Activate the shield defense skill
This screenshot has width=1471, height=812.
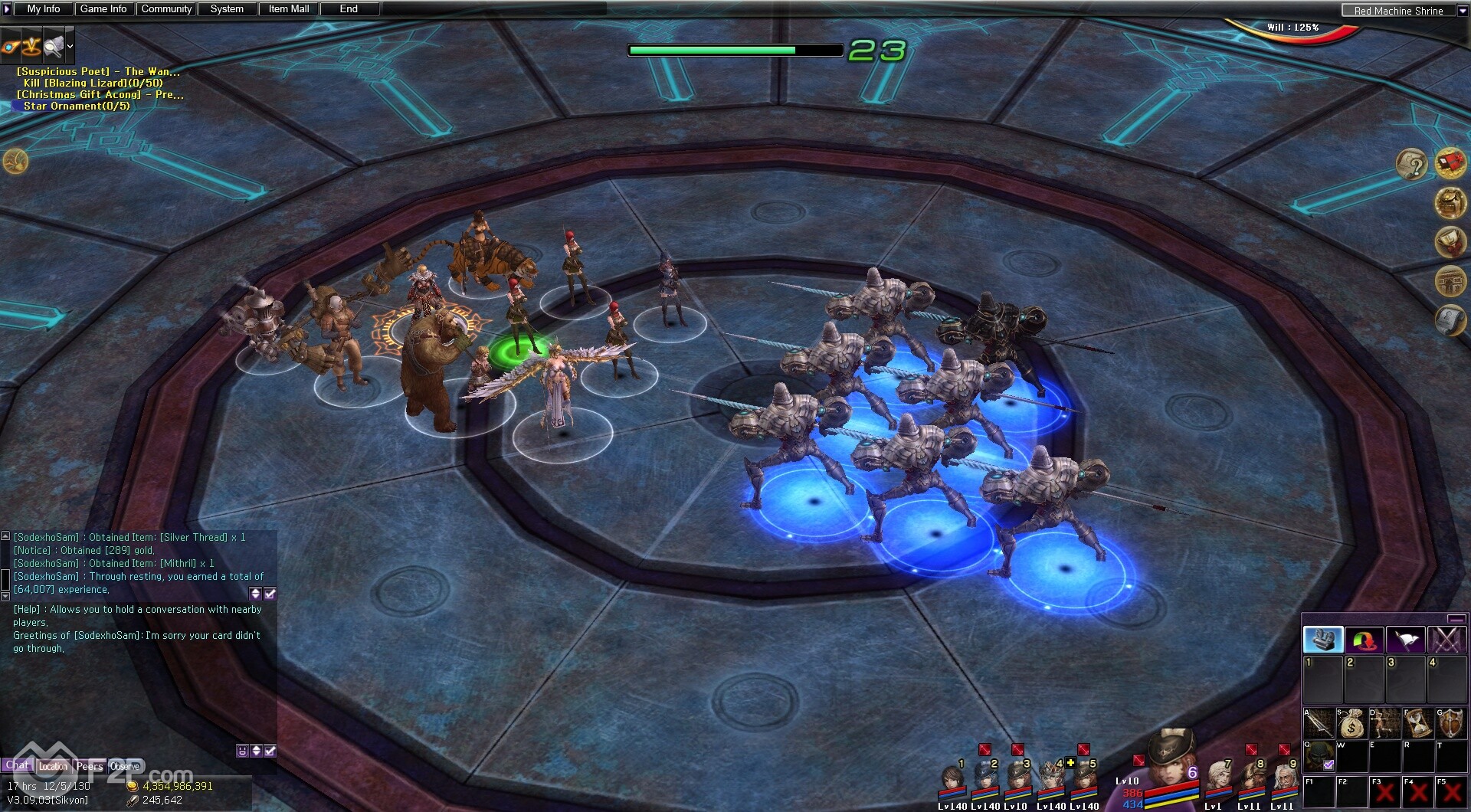pos(1450,723)
